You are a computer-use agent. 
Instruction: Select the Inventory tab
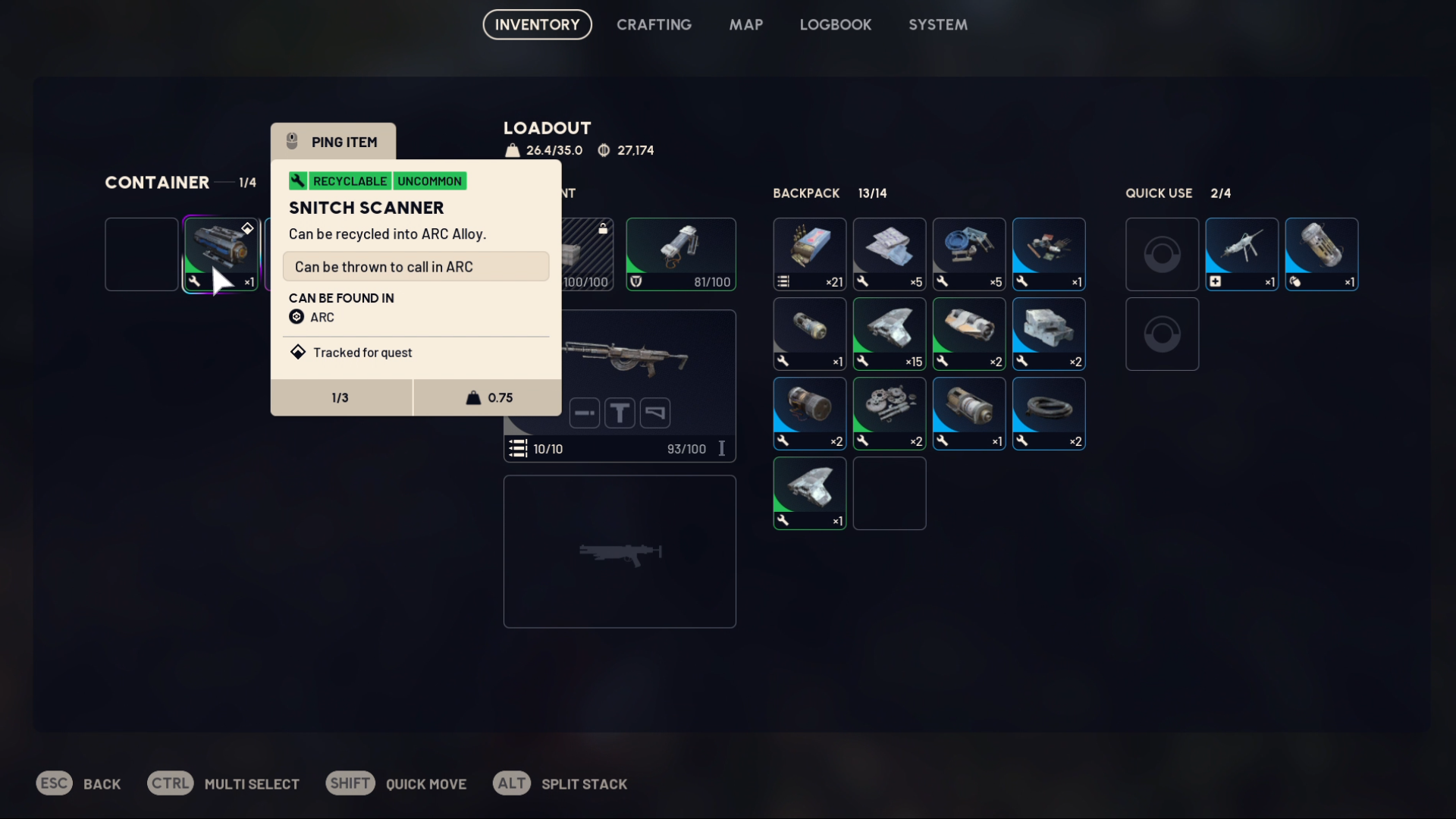pos(537,24)
